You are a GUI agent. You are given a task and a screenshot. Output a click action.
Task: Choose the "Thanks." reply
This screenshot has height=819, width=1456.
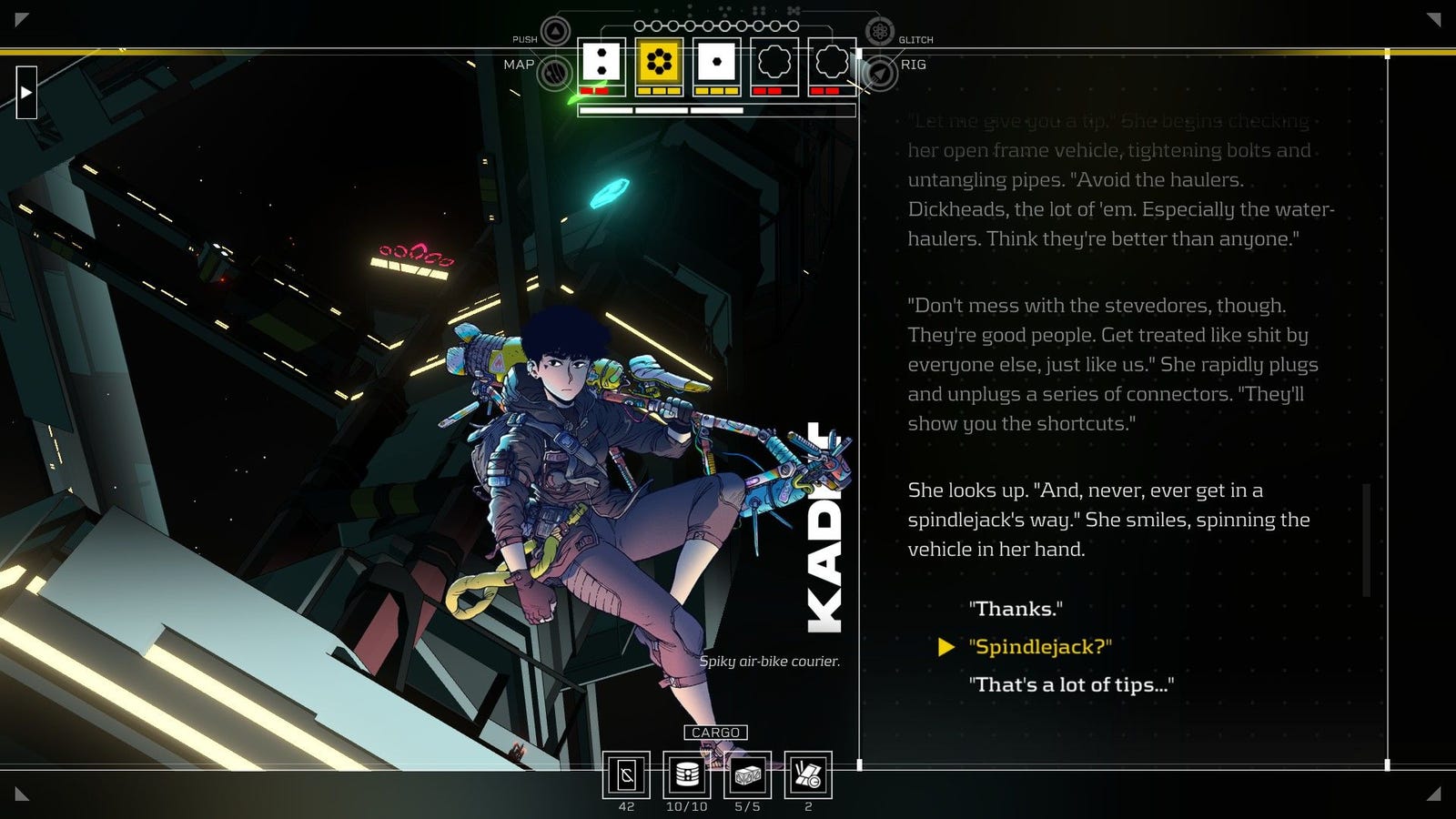point(1016,609)
